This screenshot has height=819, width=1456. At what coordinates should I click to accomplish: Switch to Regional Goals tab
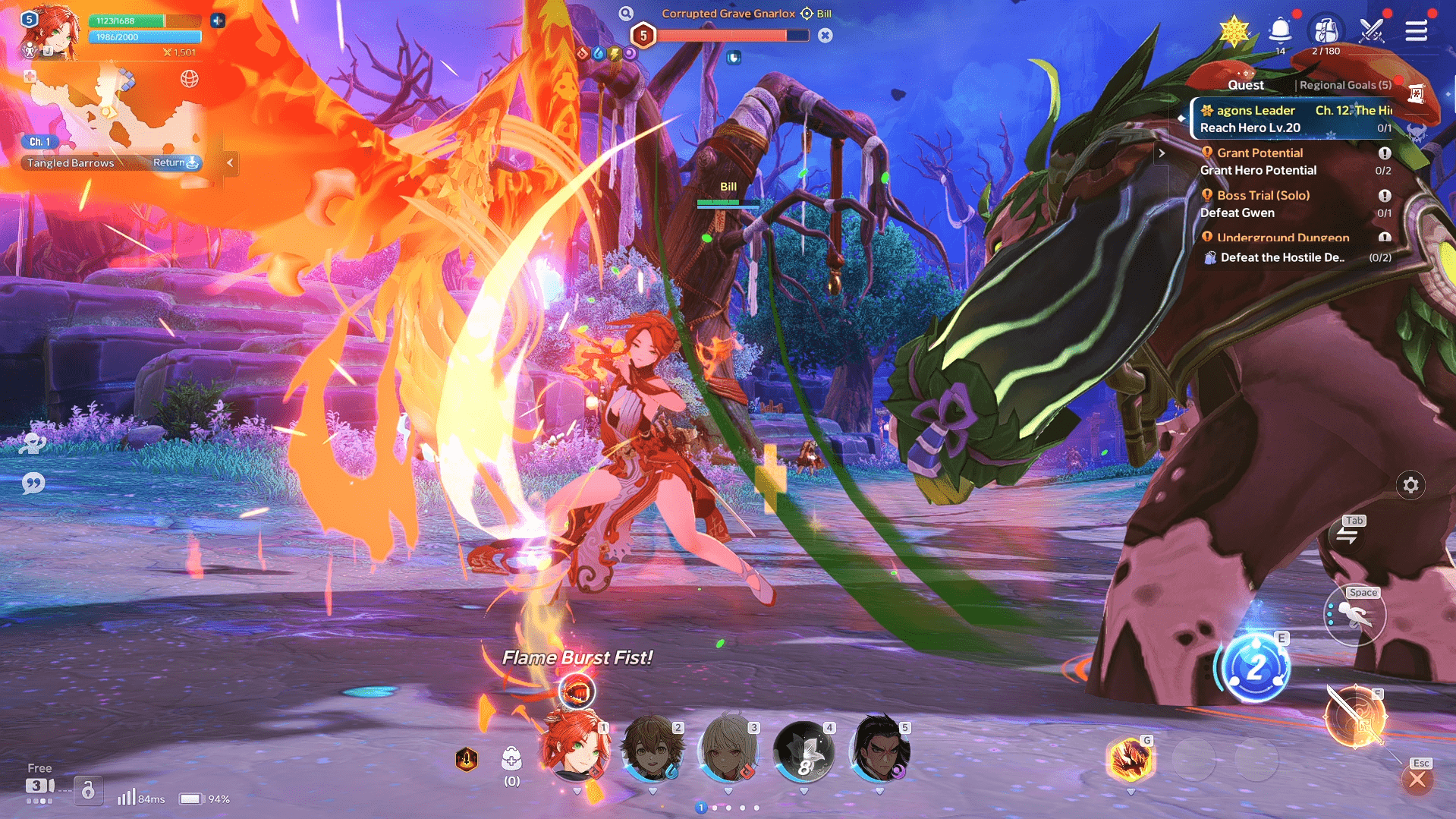tap(1345, 85)
